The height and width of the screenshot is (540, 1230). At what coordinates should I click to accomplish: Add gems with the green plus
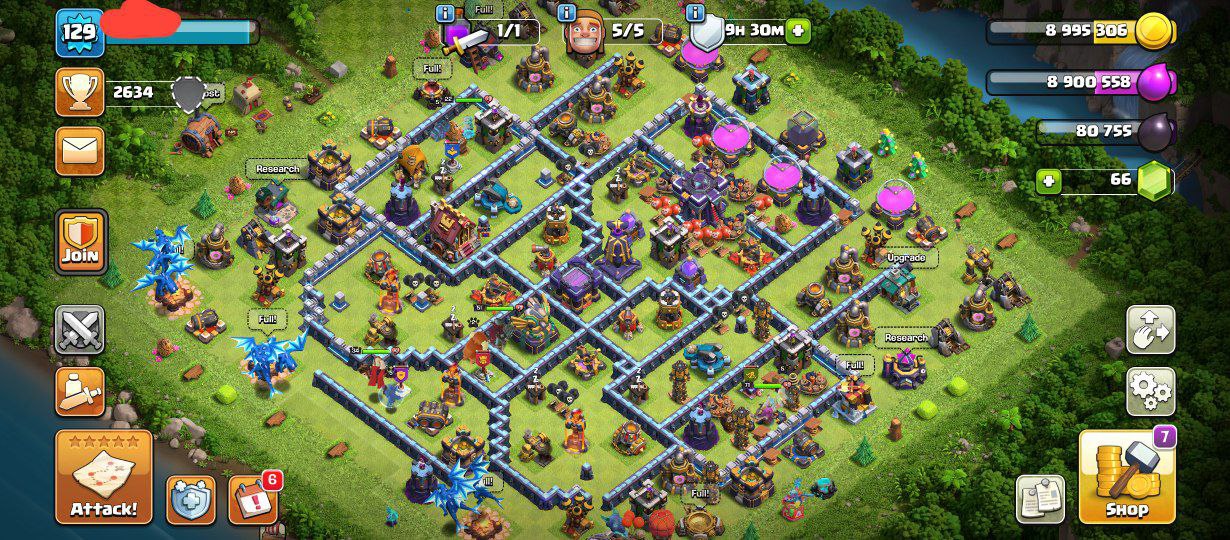tap(1049, 181)
